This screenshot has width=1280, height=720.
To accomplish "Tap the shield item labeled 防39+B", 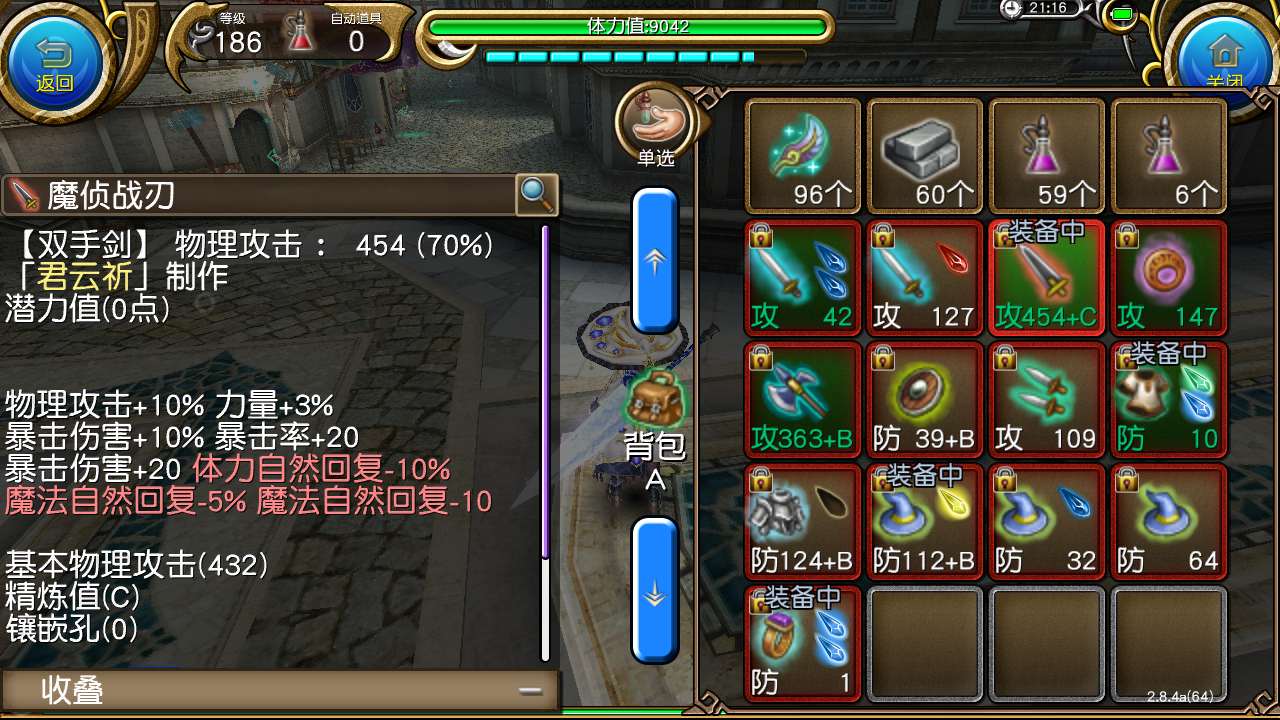I will [x=924, y=400].
